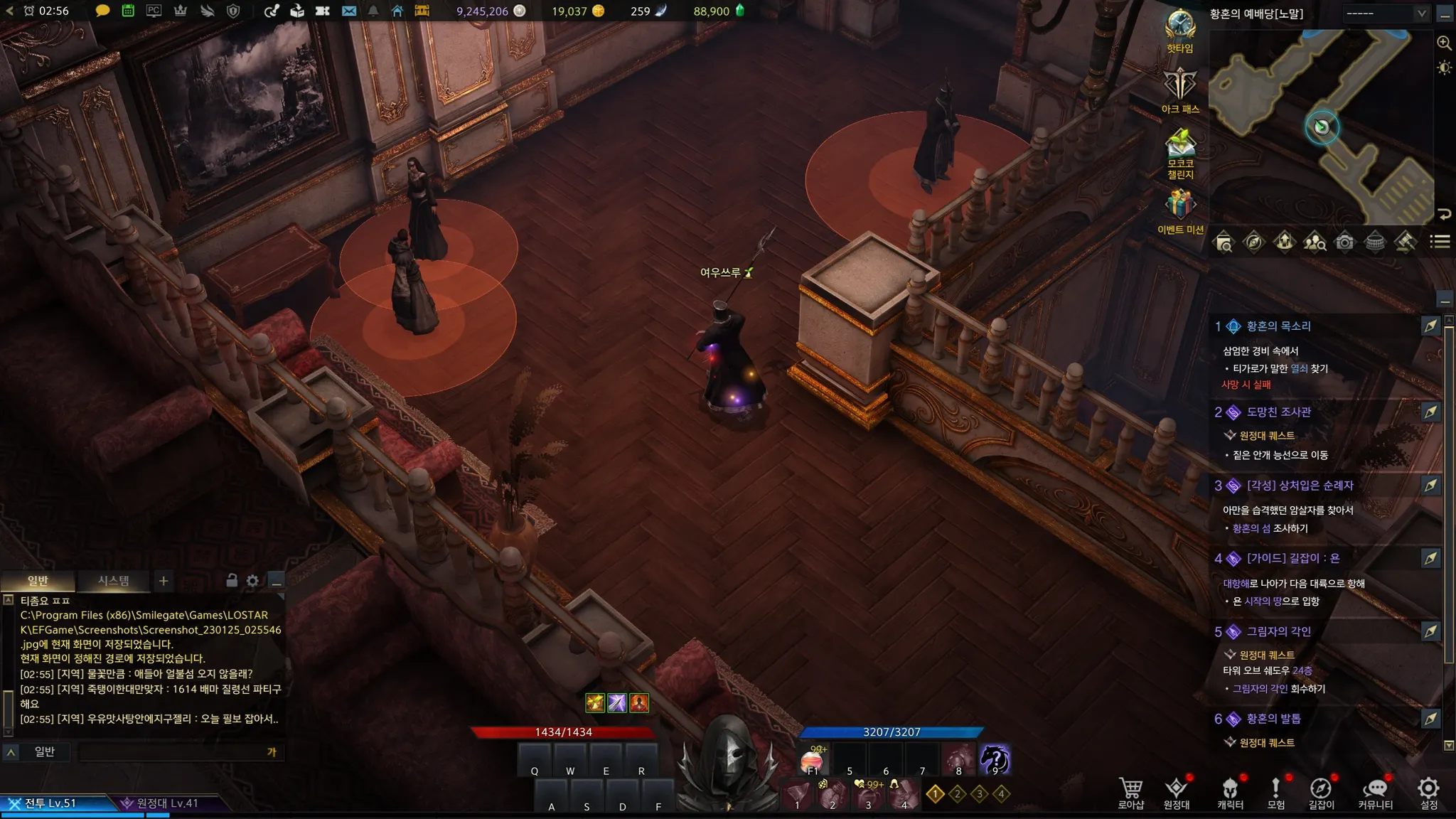This screenshot has height=819, width=1456.
Task: Open the 아크 패스 ark pass
Action: 1180,89
